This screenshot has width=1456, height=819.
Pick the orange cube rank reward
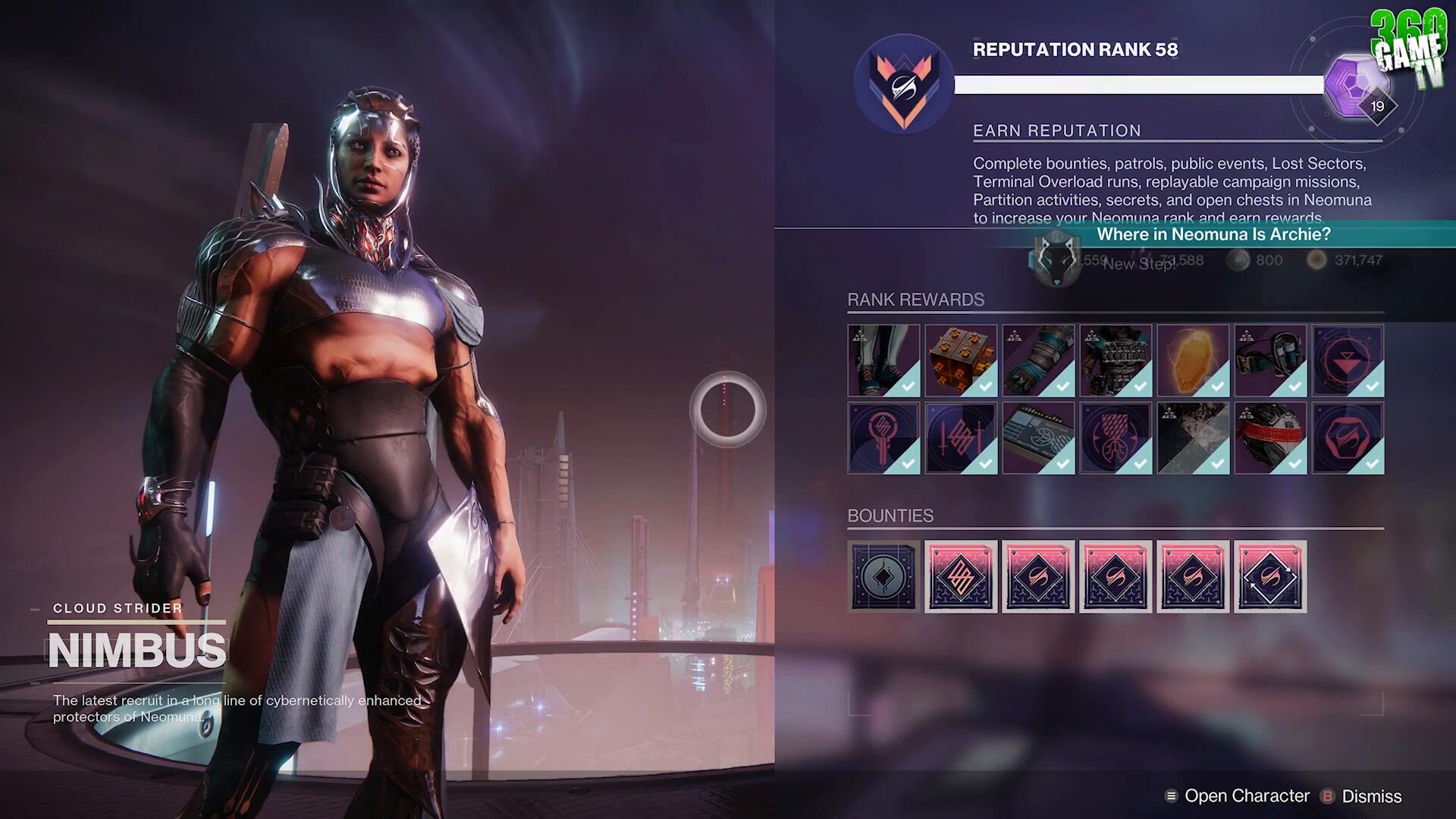tap(961, 361)
